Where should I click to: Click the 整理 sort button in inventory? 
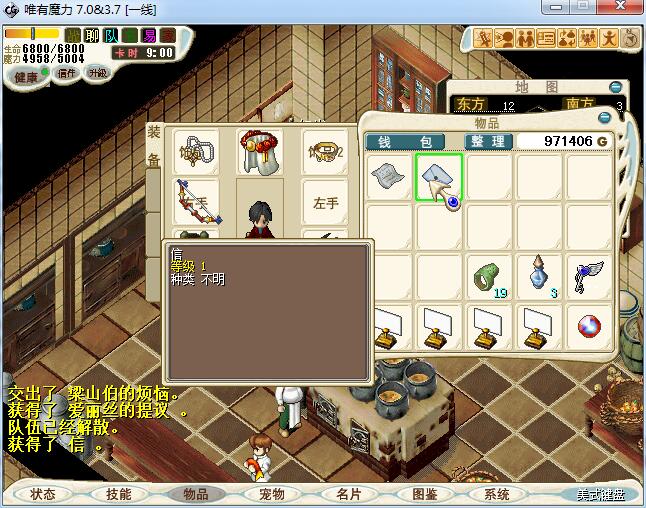(x=487, y=142)
